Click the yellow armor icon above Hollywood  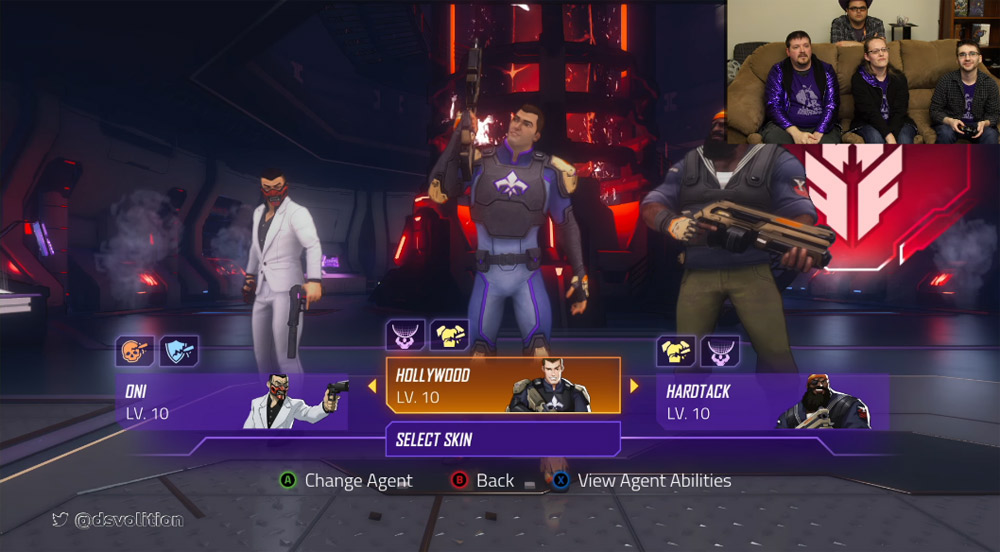[450, 335]
